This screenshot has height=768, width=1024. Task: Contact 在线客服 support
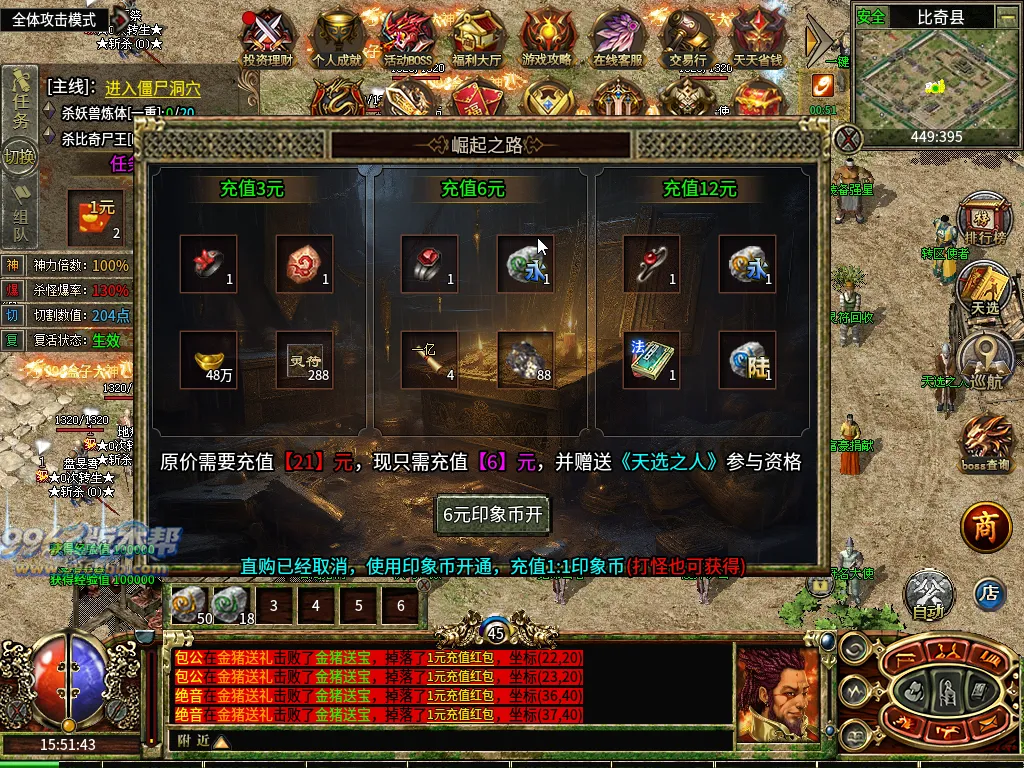tap(617, 38)
